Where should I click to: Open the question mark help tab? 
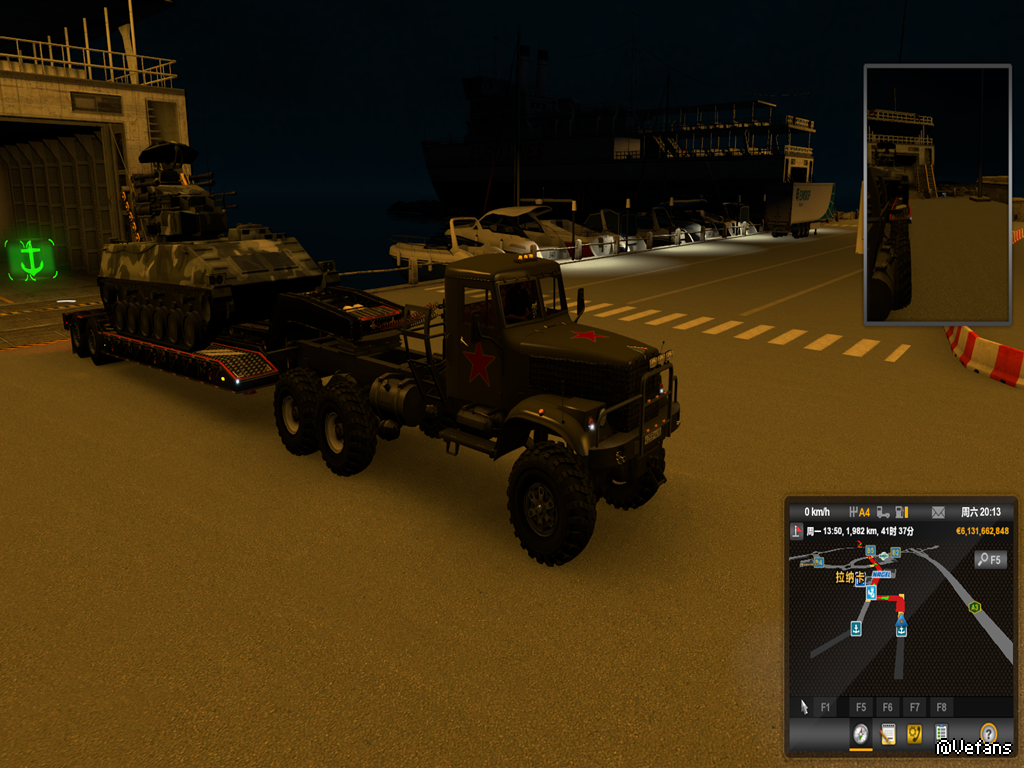[989, 734]
